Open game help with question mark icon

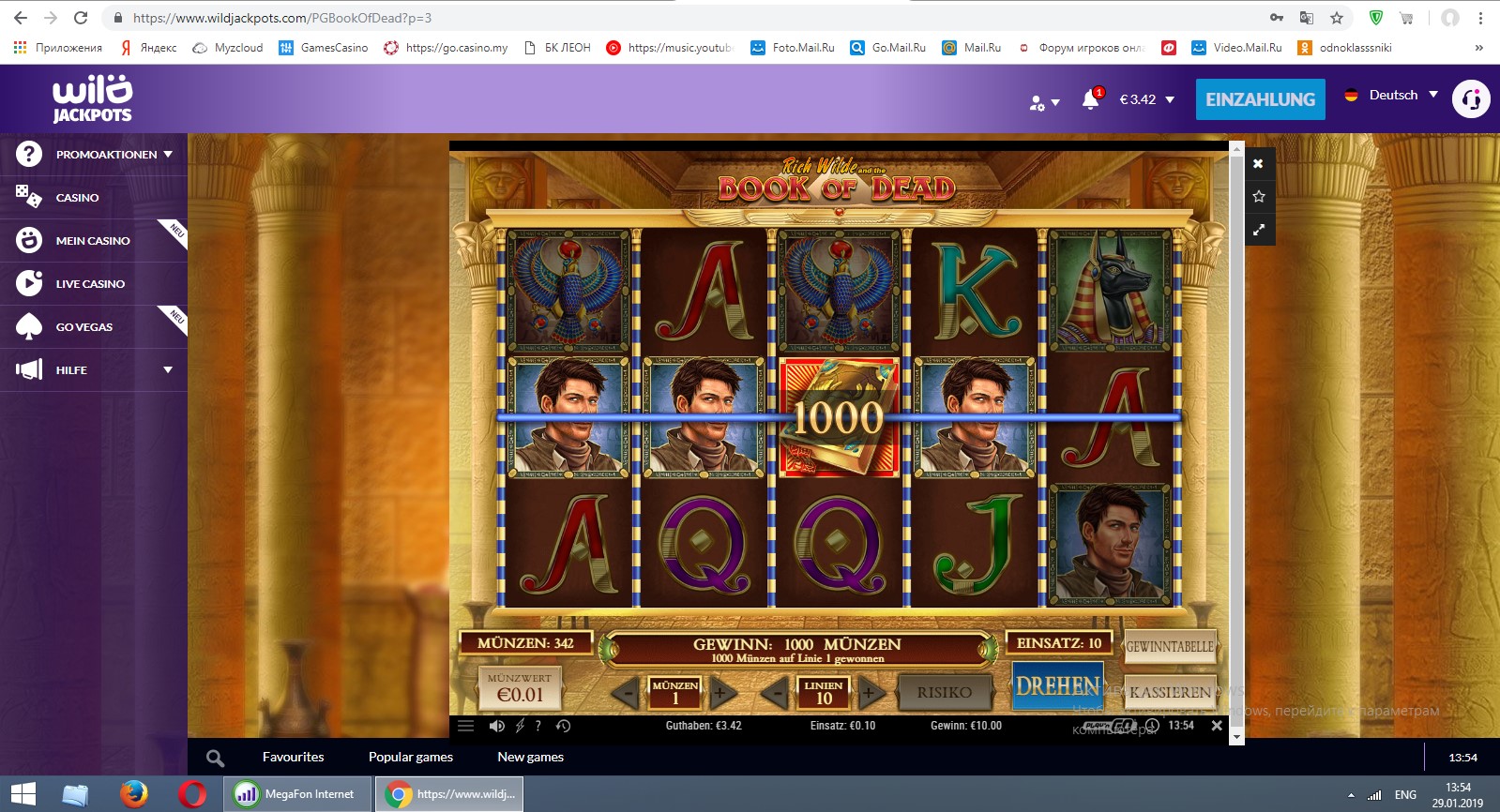[x=537, y=725]
